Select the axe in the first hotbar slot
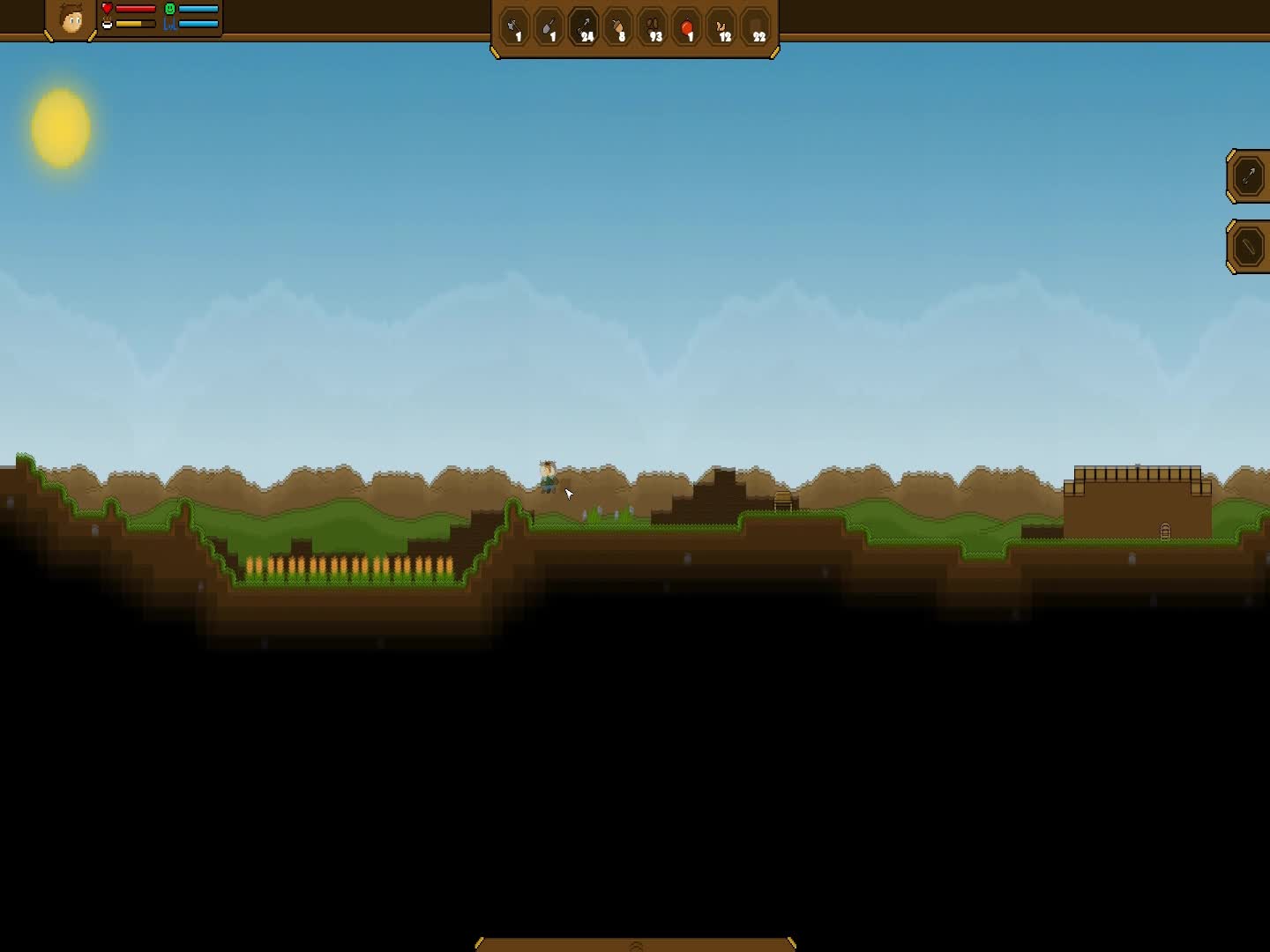This screenshot has width=1270, height=952. [x=515, y=27]
